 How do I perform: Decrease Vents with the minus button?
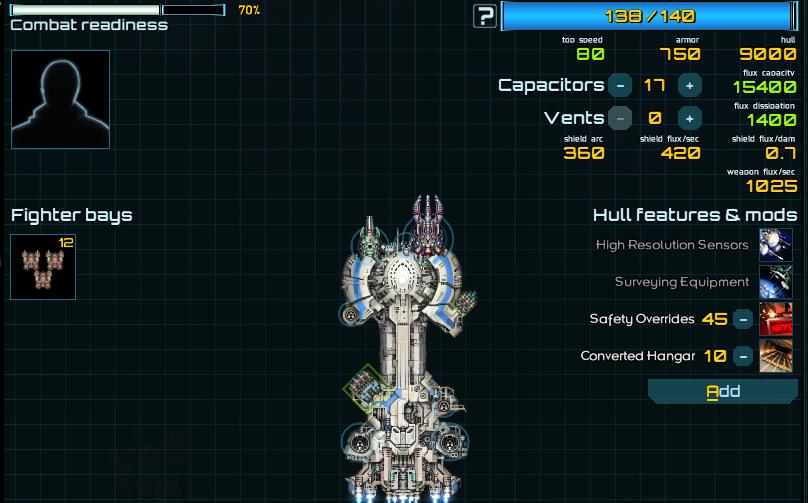coord(620,118)
